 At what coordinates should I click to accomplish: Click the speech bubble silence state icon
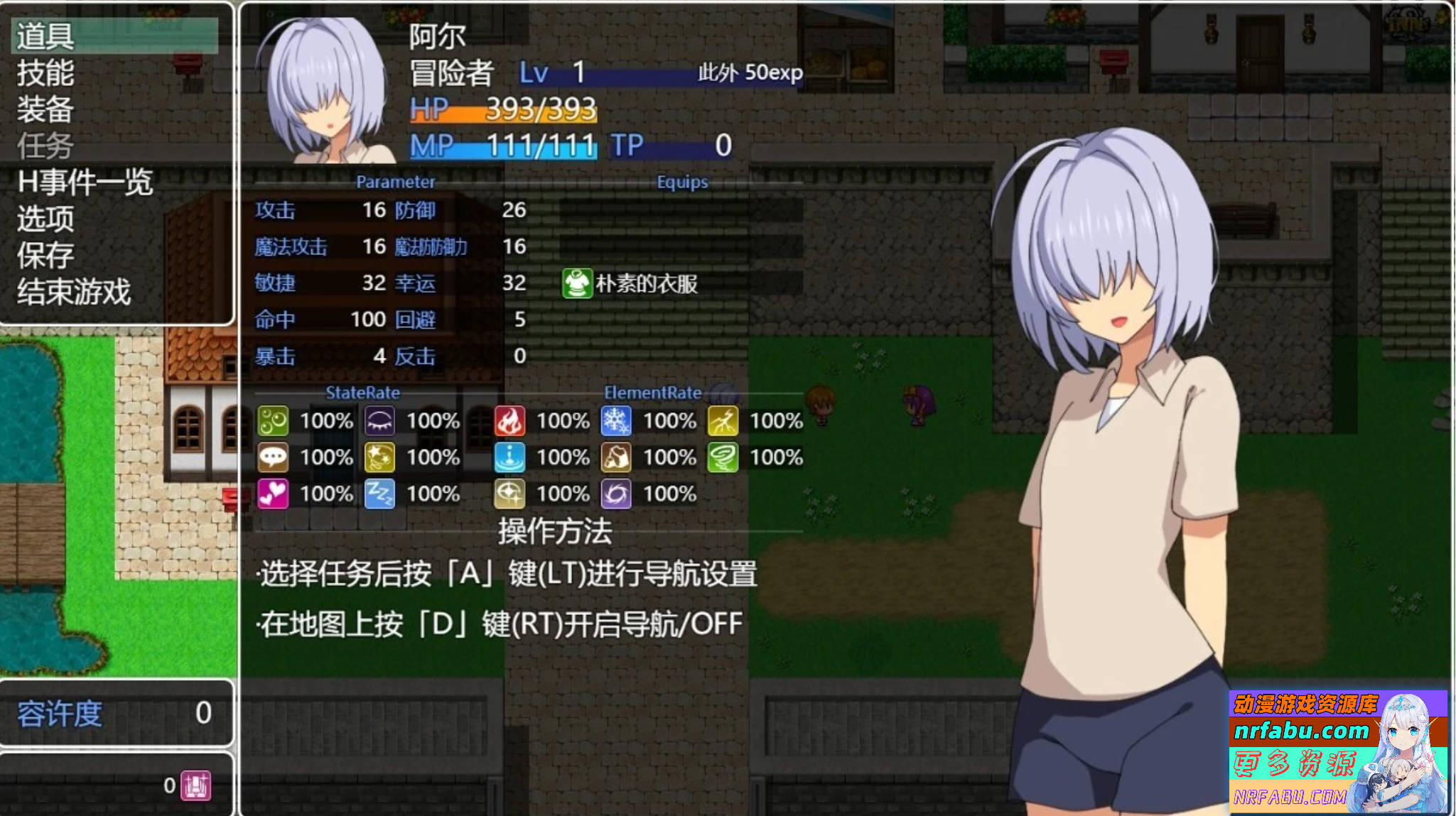(x=273, y=458)
